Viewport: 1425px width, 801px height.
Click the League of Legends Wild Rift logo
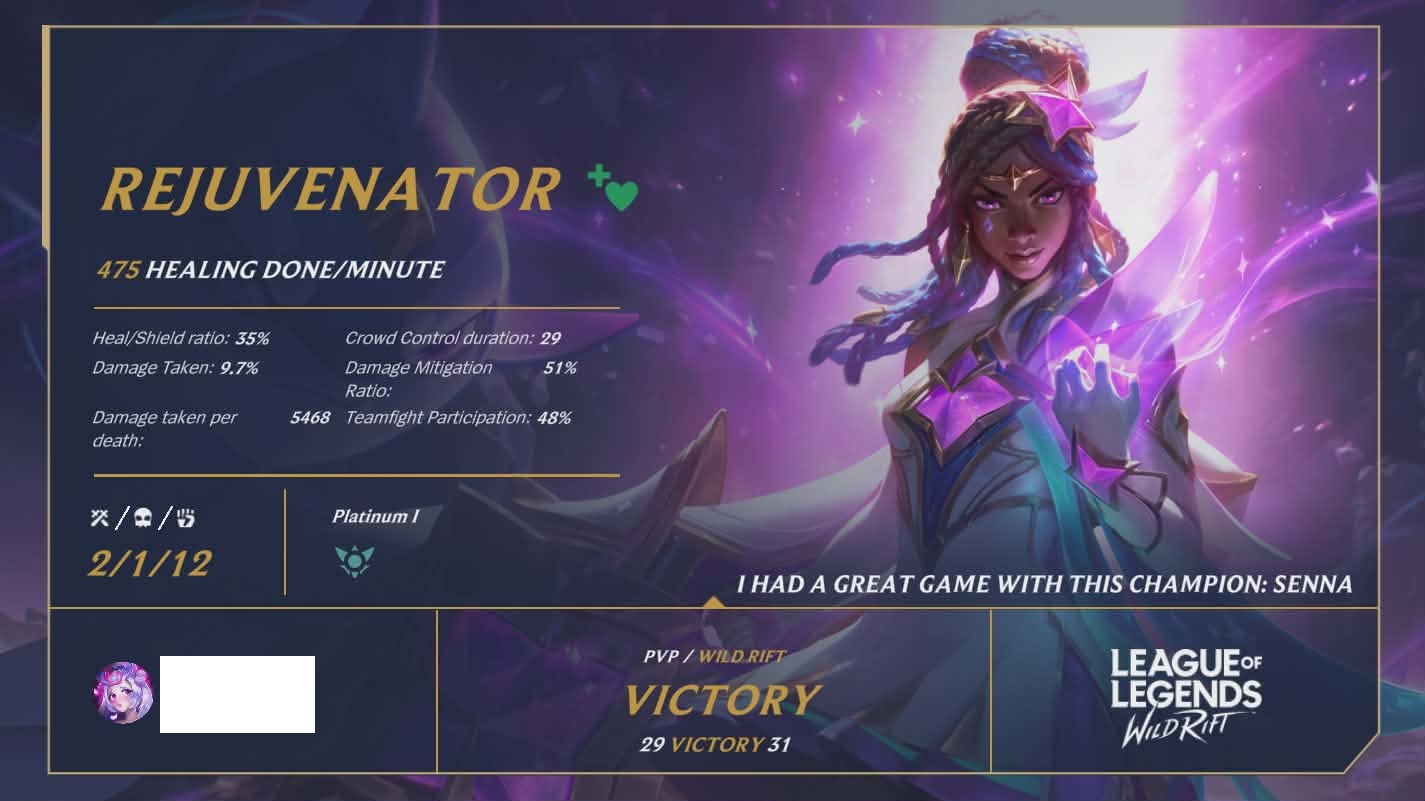point(1185,694)
